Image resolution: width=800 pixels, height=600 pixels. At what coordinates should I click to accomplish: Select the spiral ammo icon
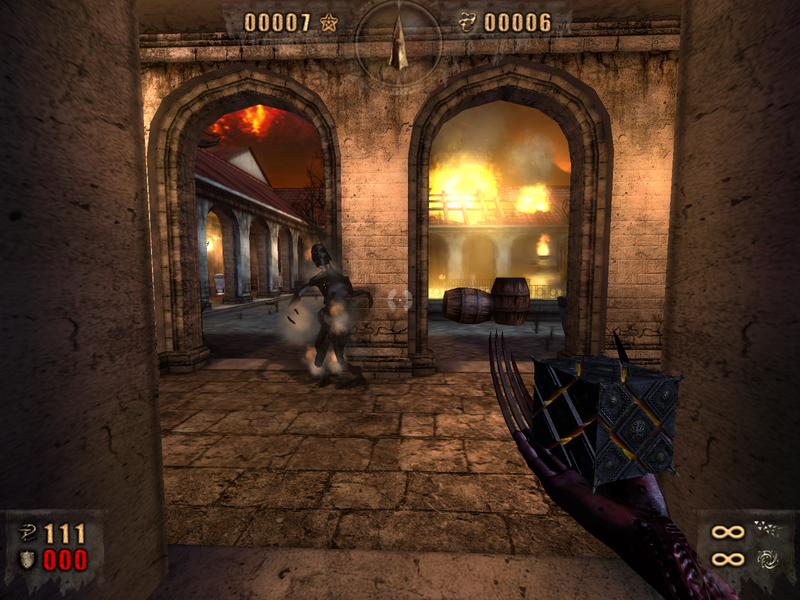coord(767,558)
